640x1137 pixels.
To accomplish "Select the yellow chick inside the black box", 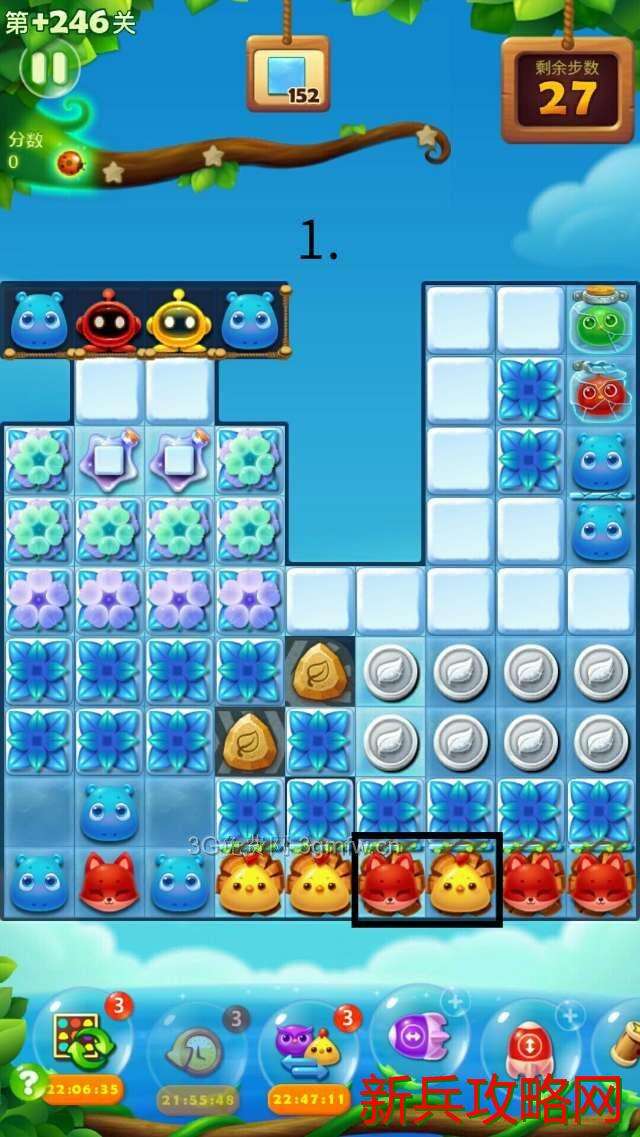I will tap(460, 883).
